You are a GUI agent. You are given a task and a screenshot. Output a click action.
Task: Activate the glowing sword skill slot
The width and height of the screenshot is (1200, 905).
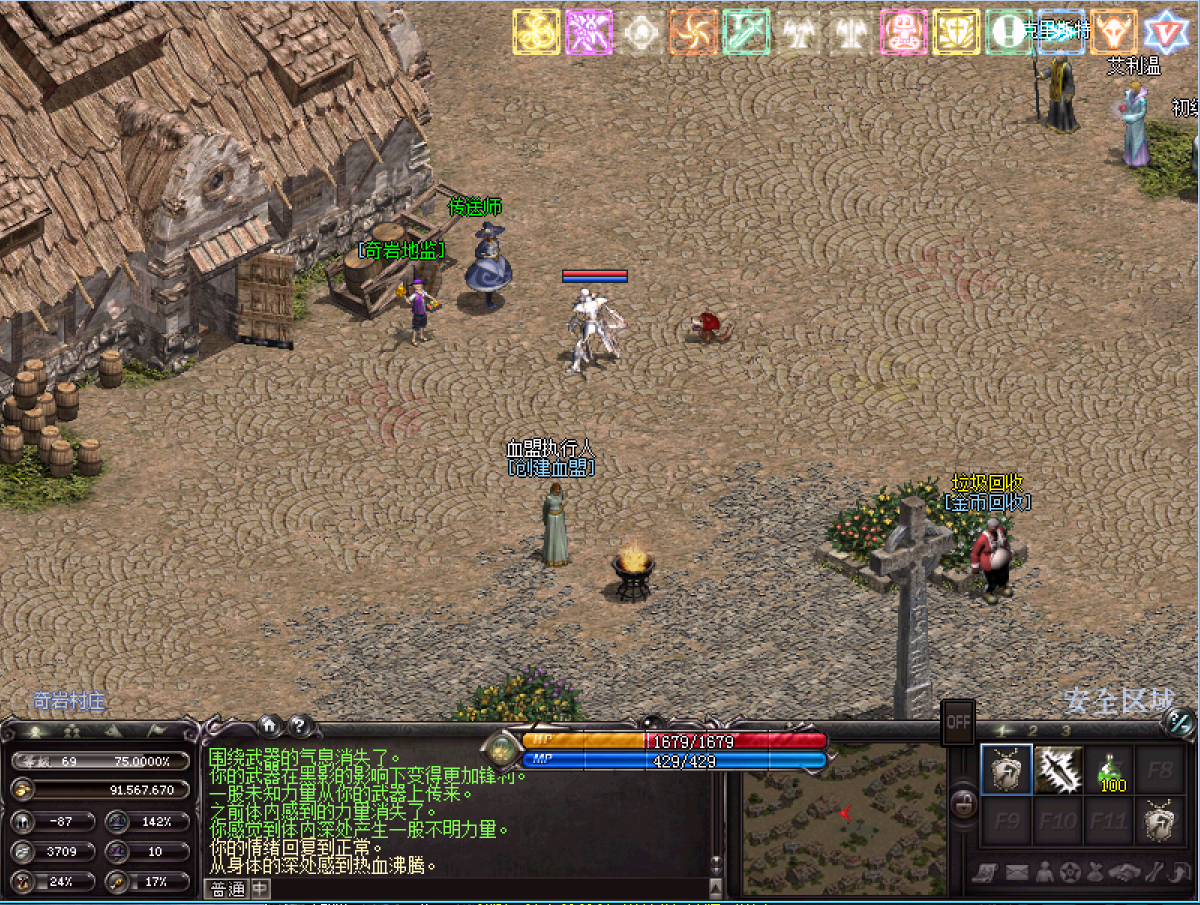[1058, 770]
